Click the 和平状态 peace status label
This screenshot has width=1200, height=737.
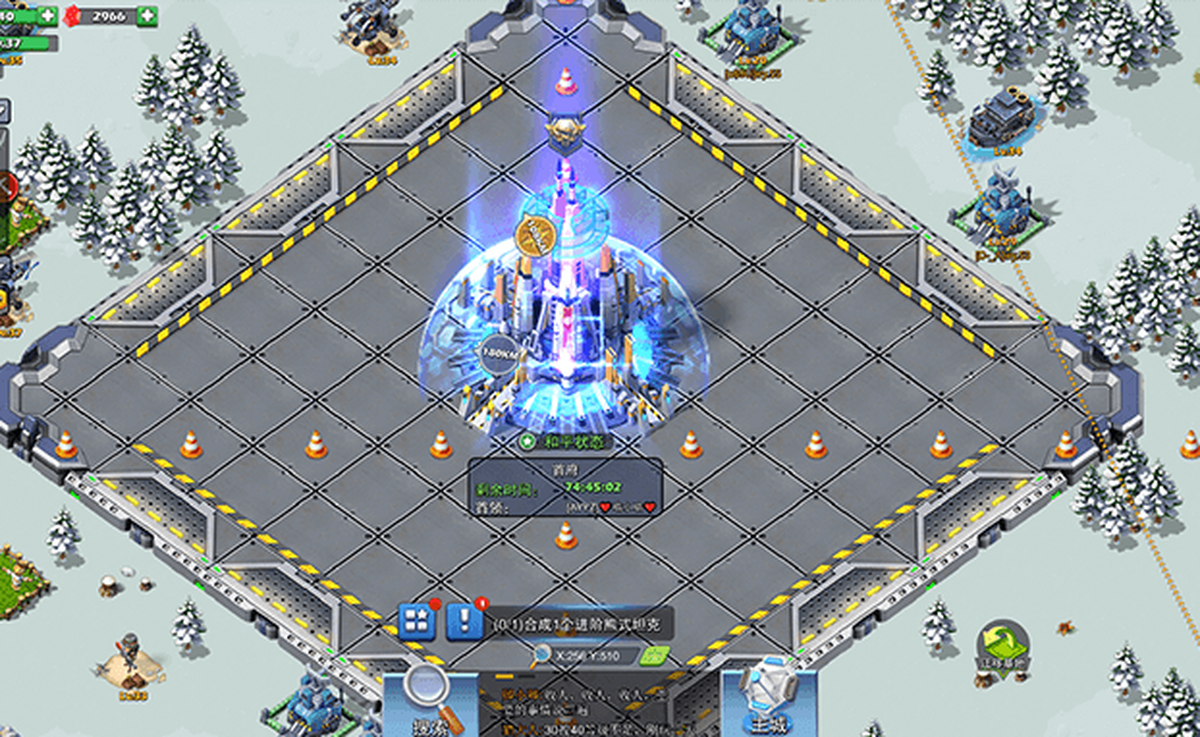click(x=567, y=441)
